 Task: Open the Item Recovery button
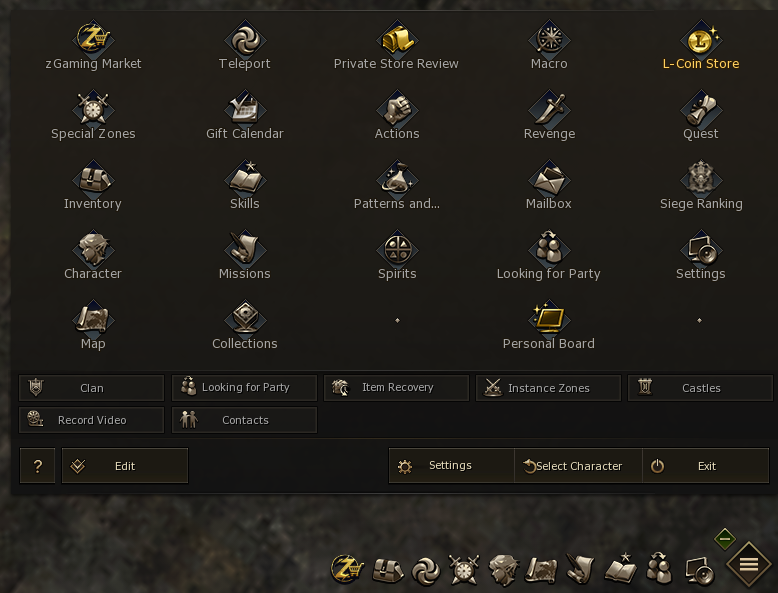(x=396, y=388)
